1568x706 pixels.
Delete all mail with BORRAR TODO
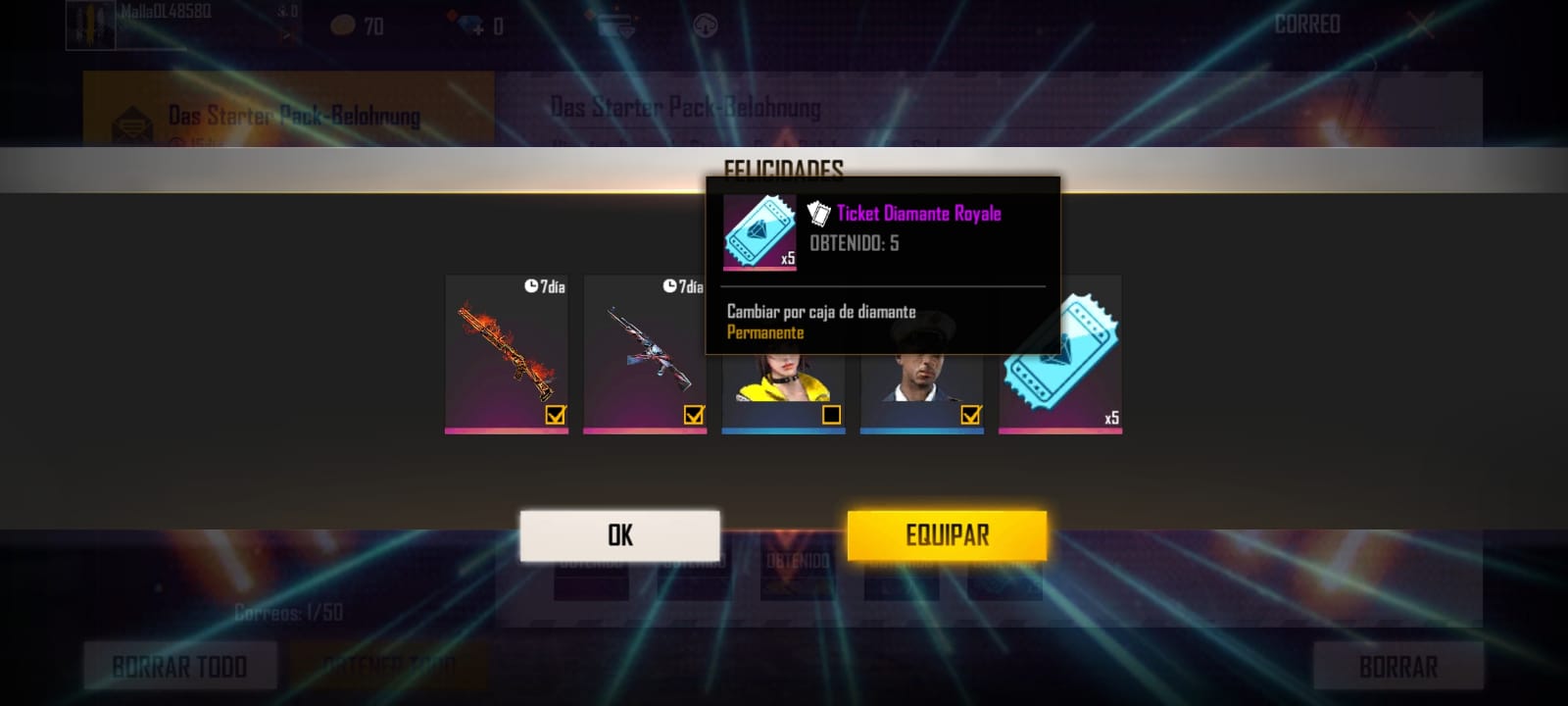(179, 667)
